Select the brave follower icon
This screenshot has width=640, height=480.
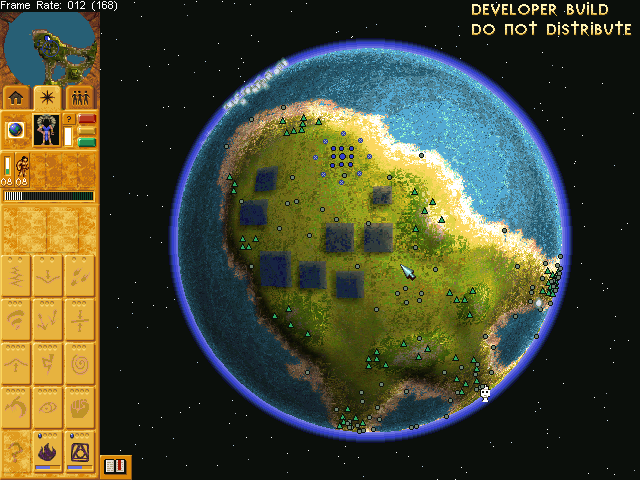click(x=22, y=166)
